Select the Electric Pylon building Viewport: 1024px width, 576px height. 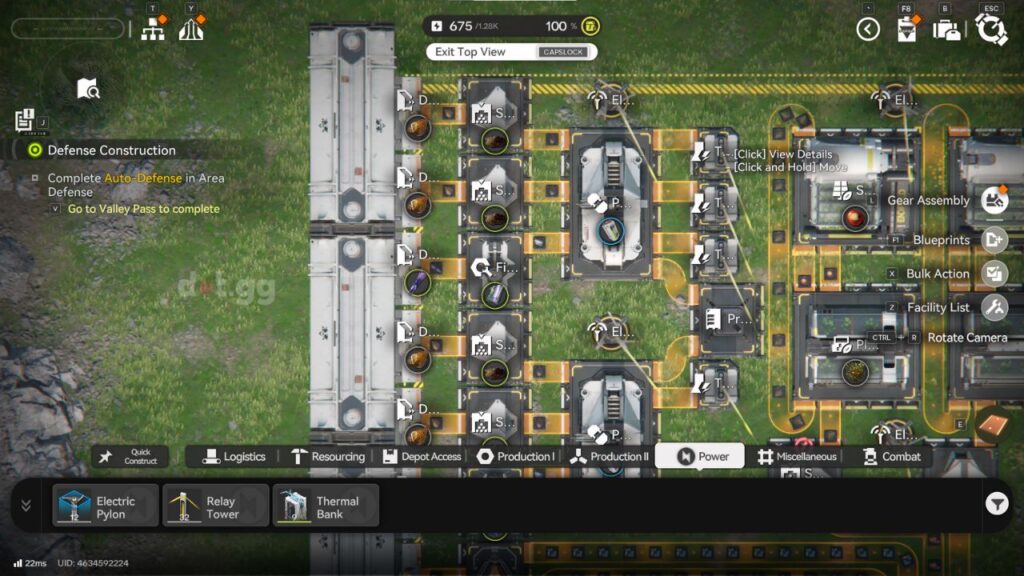[x=106, y=505]
